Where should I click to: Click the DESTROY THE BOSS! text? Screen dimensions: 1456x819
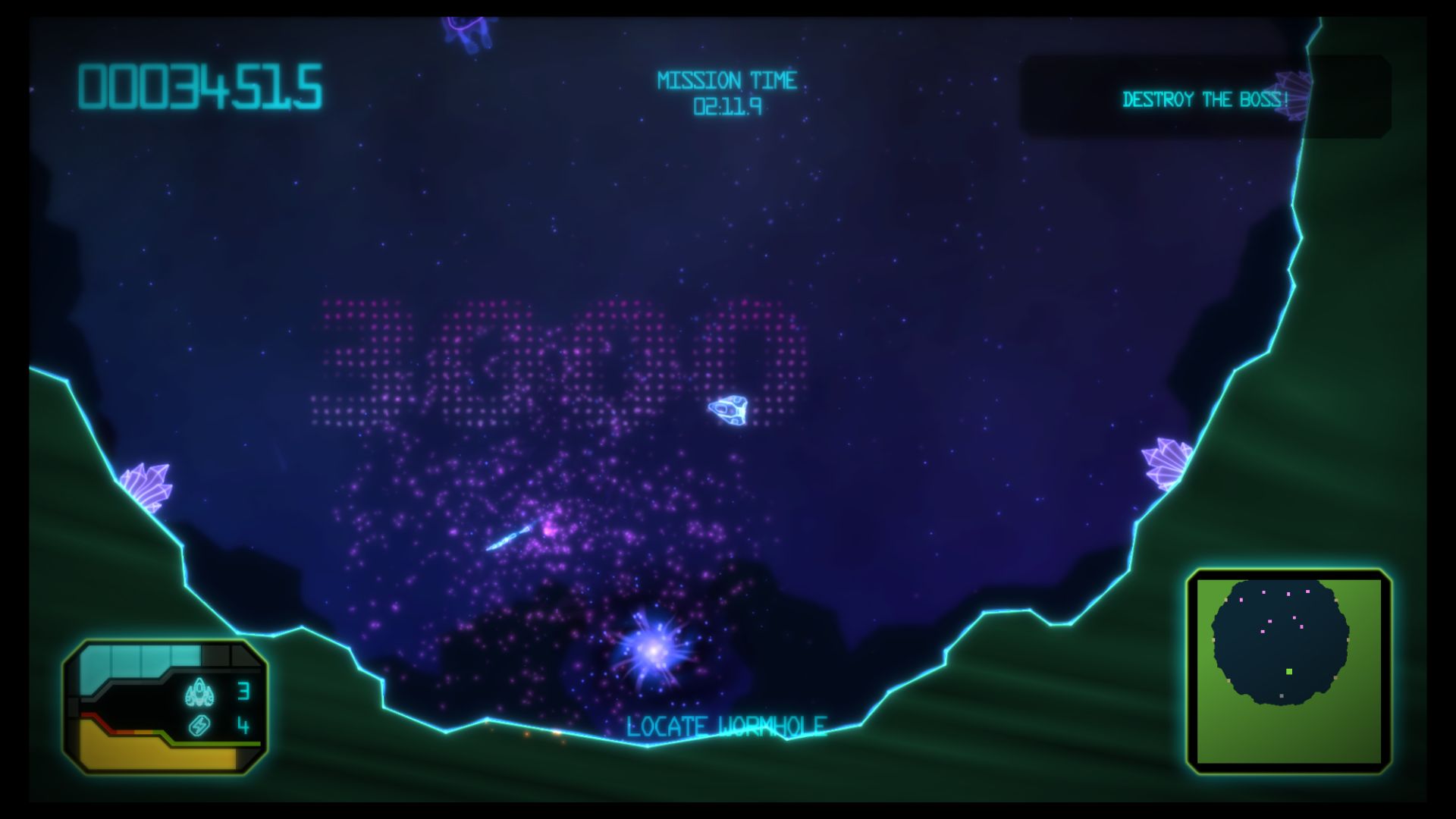1205,99
